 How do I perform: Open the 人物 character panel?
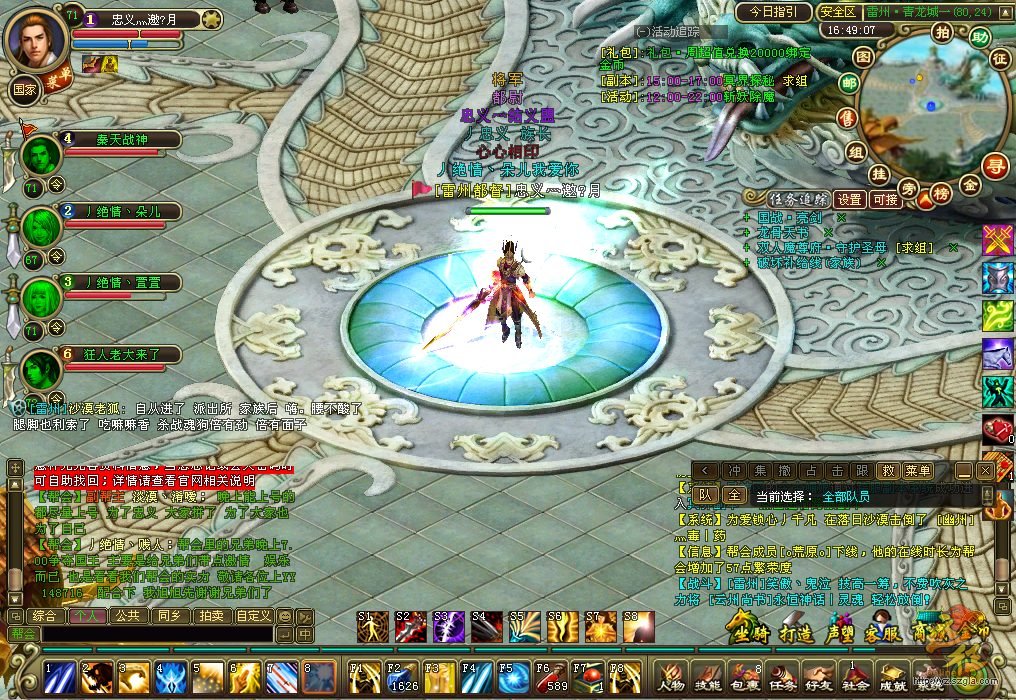(x=672, y=677)
